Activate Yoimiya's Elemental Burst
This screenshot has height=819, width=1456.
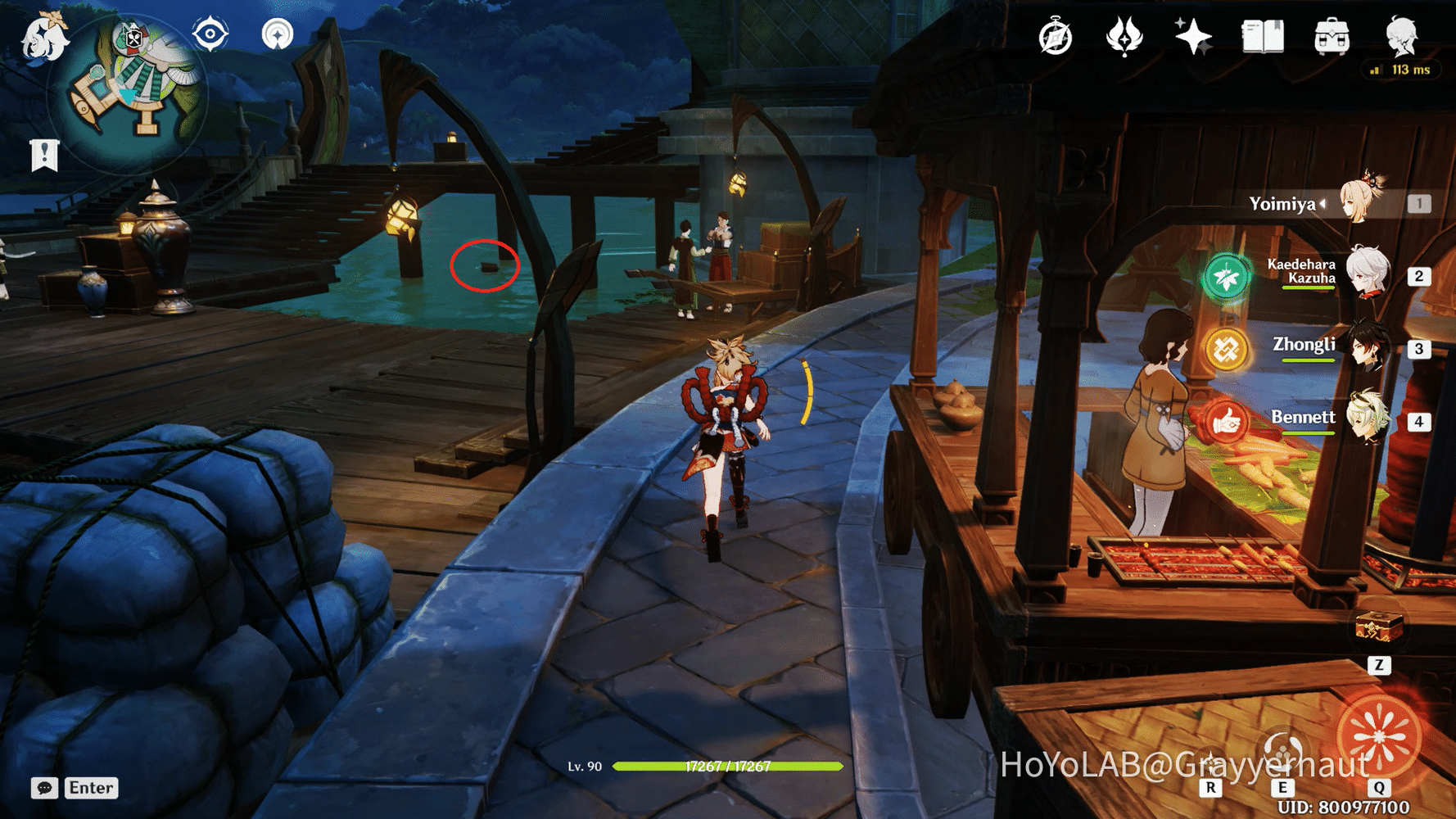[x=1377, y=734]
